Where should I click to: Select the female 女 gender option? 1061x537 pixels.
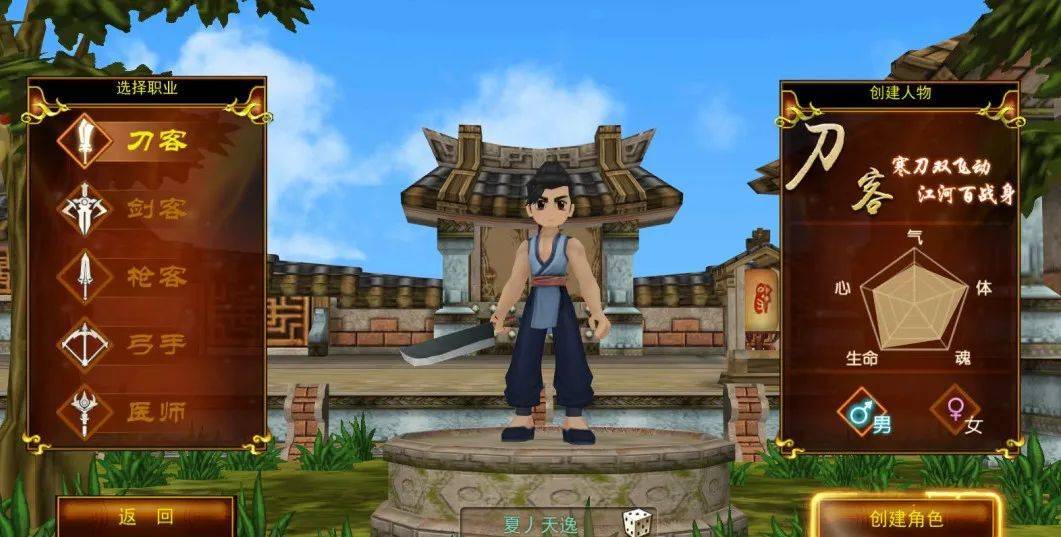click(956, 412)
